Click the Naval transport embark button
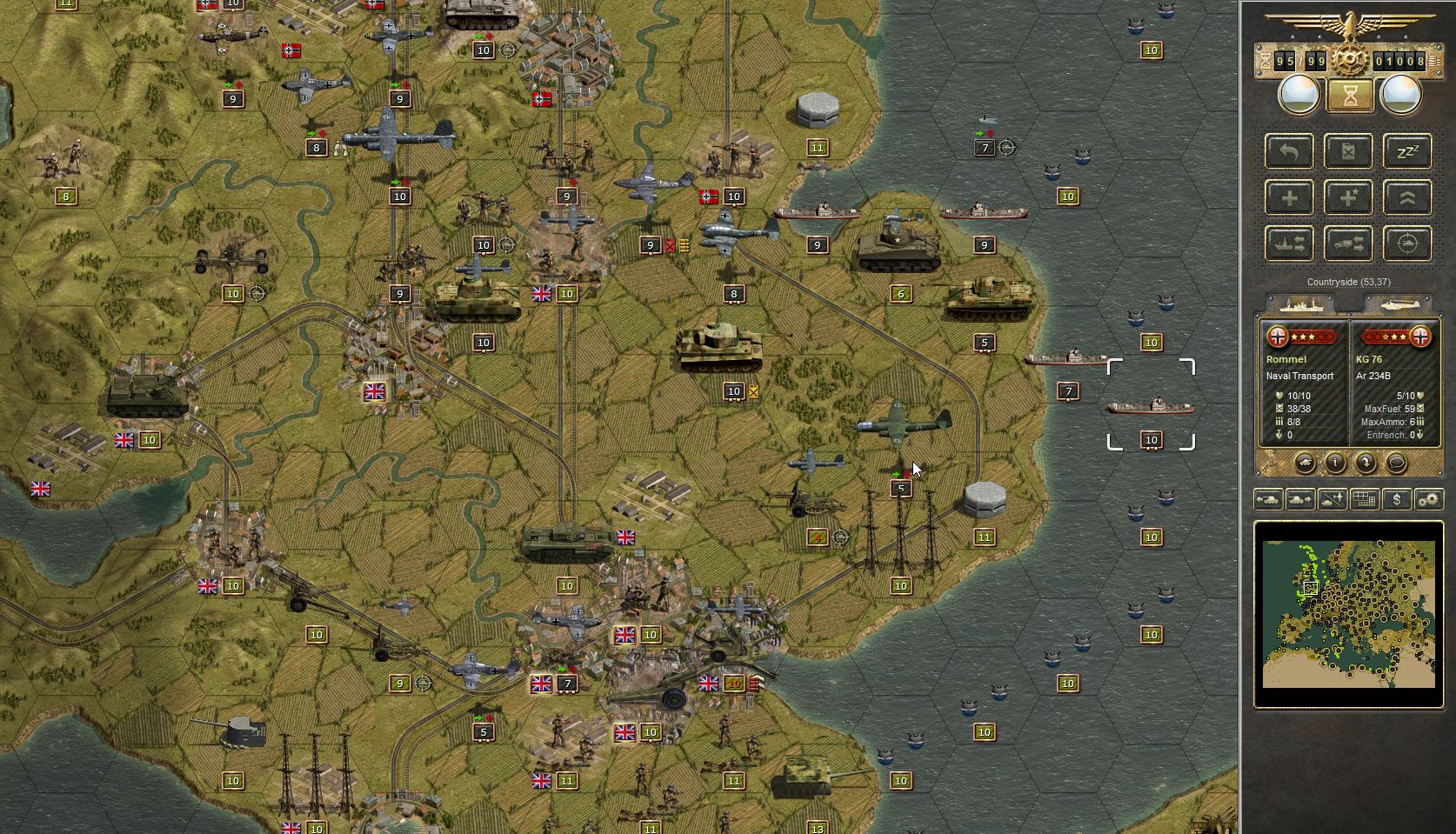This screenshot has width=1456, height=834. (x=1290, y=244)
